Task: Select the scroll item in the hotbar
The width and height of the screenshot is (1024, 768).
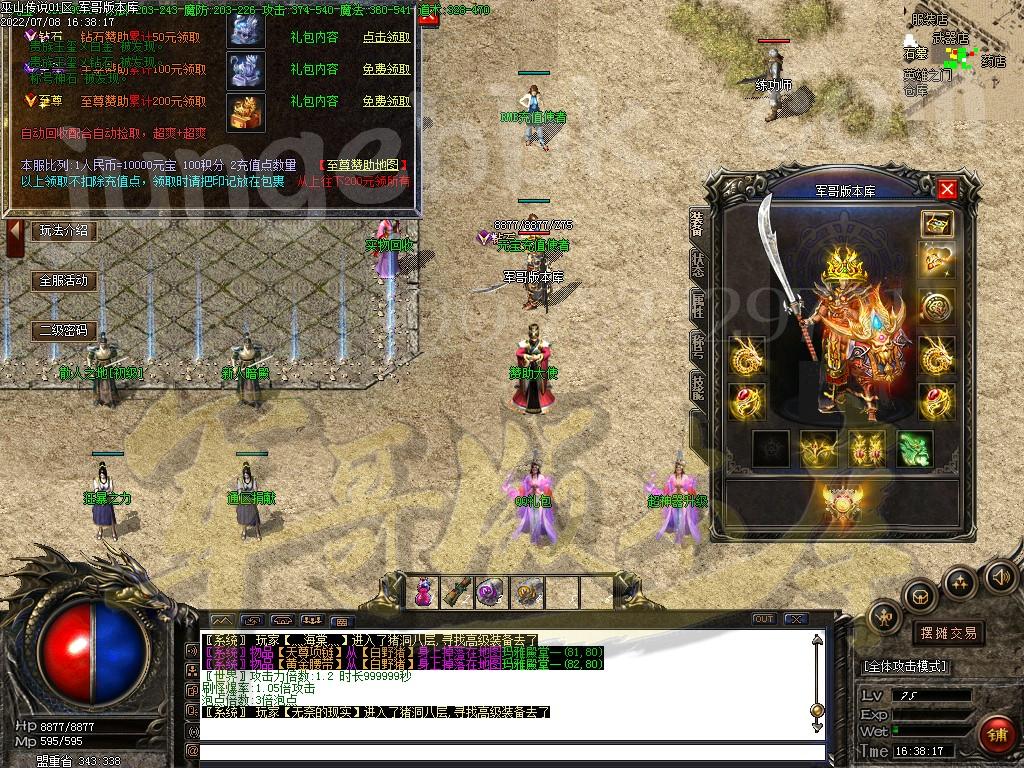Action: (457, 592)
